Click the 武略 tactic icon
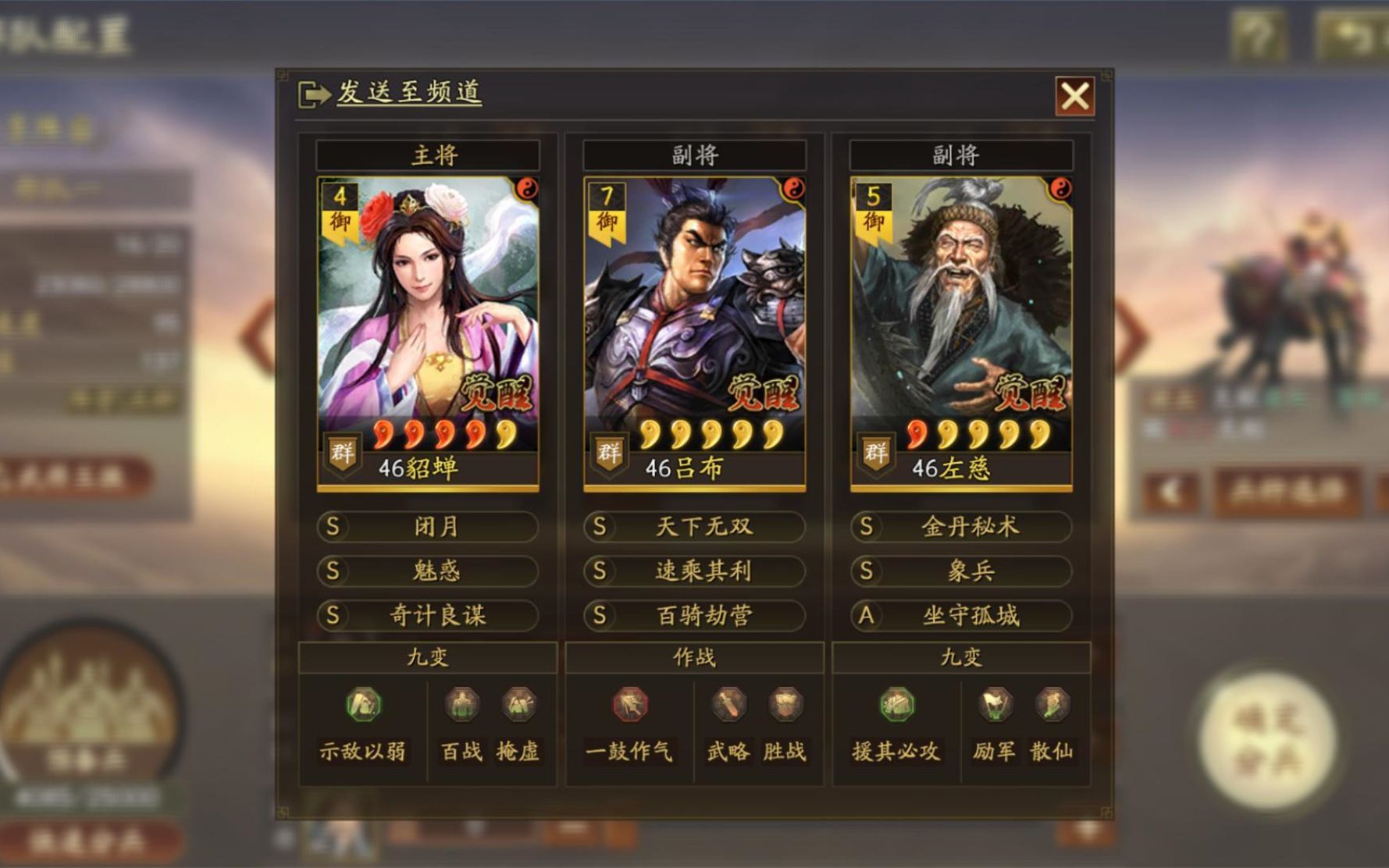The image size is (1389, 868). click(730, 703)
